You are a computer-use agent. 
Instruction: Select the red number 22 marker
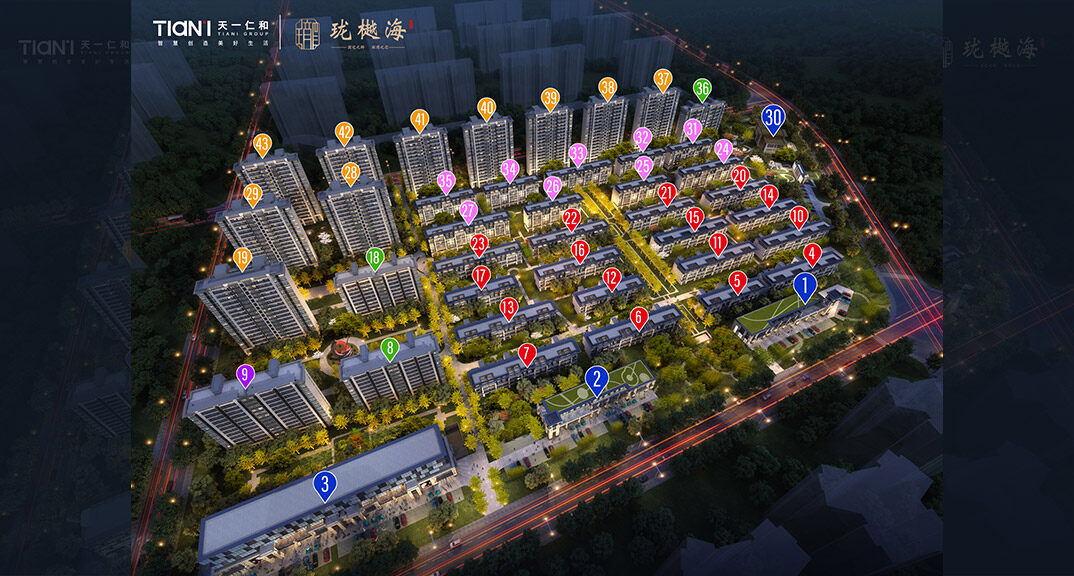click(x=571, y=217)
